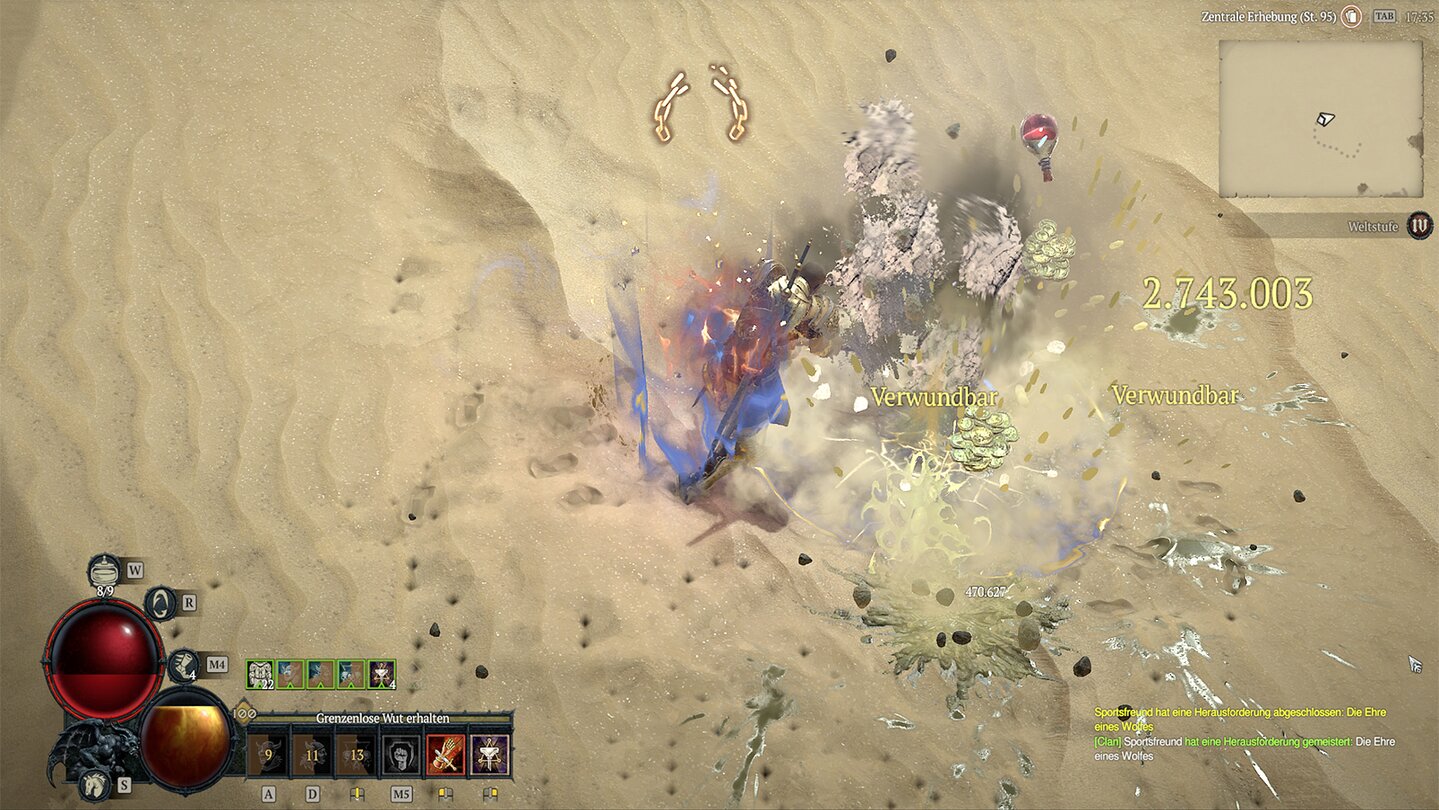Summon the mount via horse head icon

(96, 784)
